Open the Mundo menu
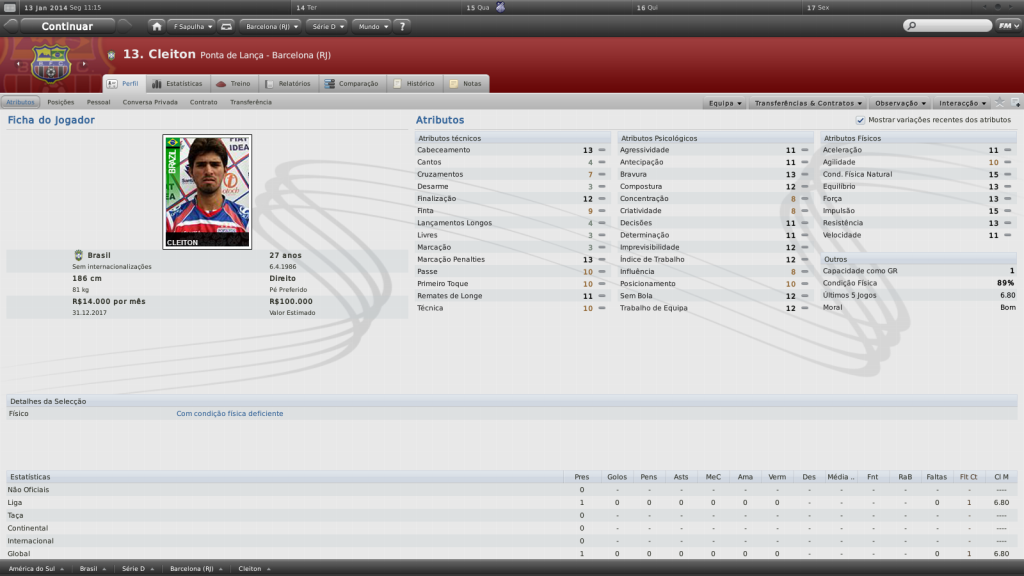 [370, 26]
